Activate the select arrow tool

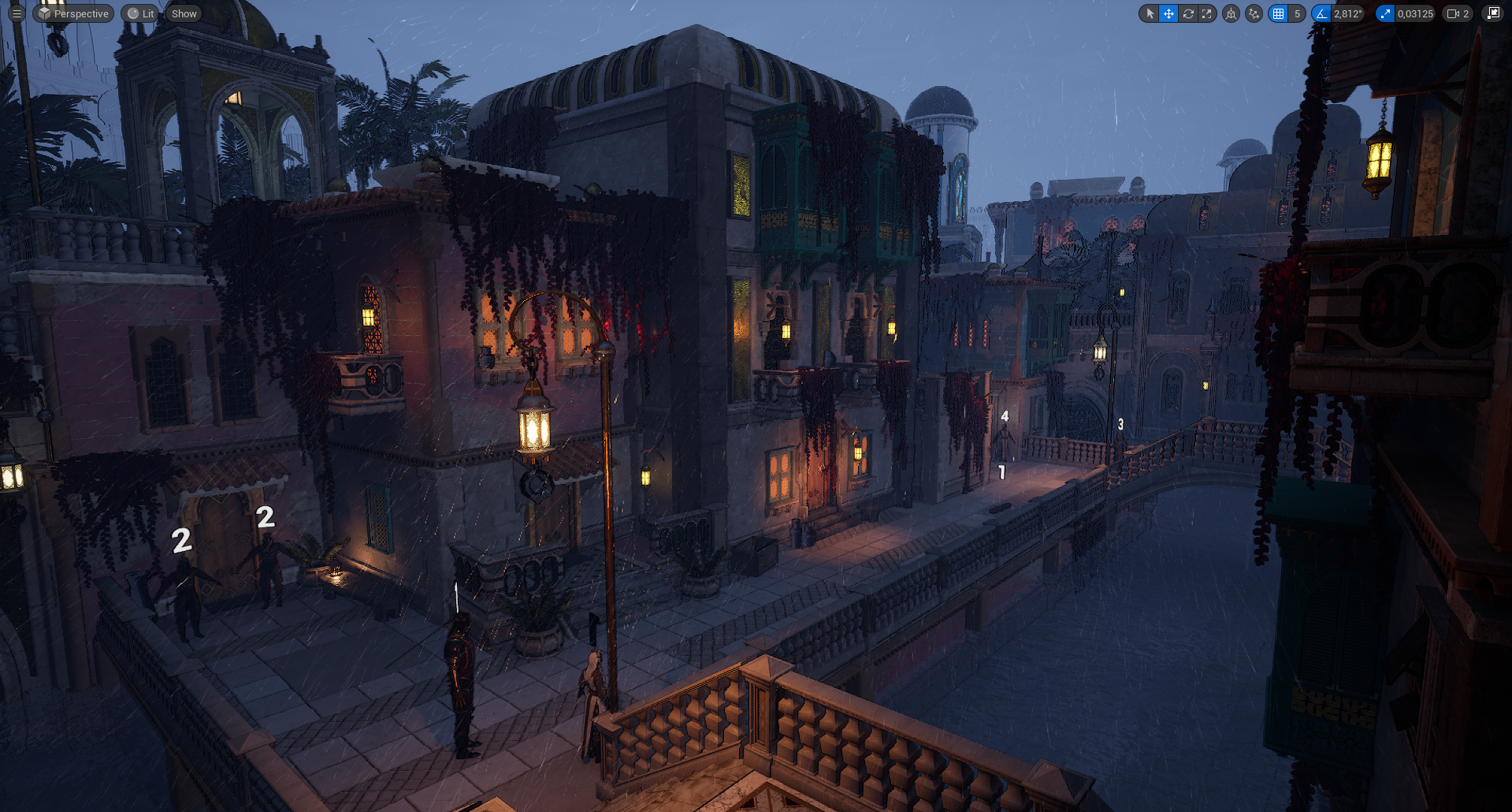[x=1150, y=13]
